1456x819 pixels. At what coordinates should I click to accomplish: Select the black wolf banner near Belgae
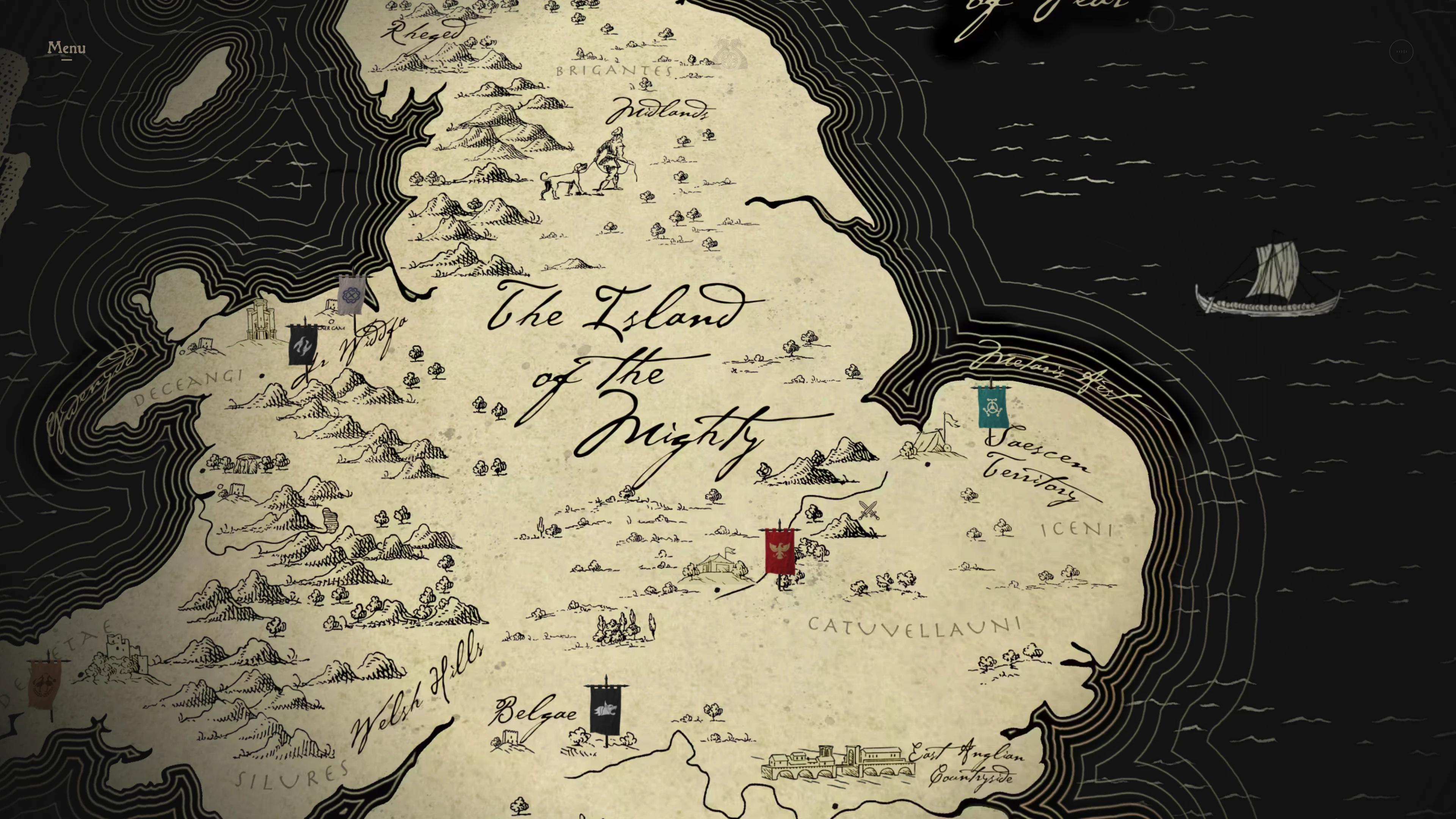tap(606, 710)
